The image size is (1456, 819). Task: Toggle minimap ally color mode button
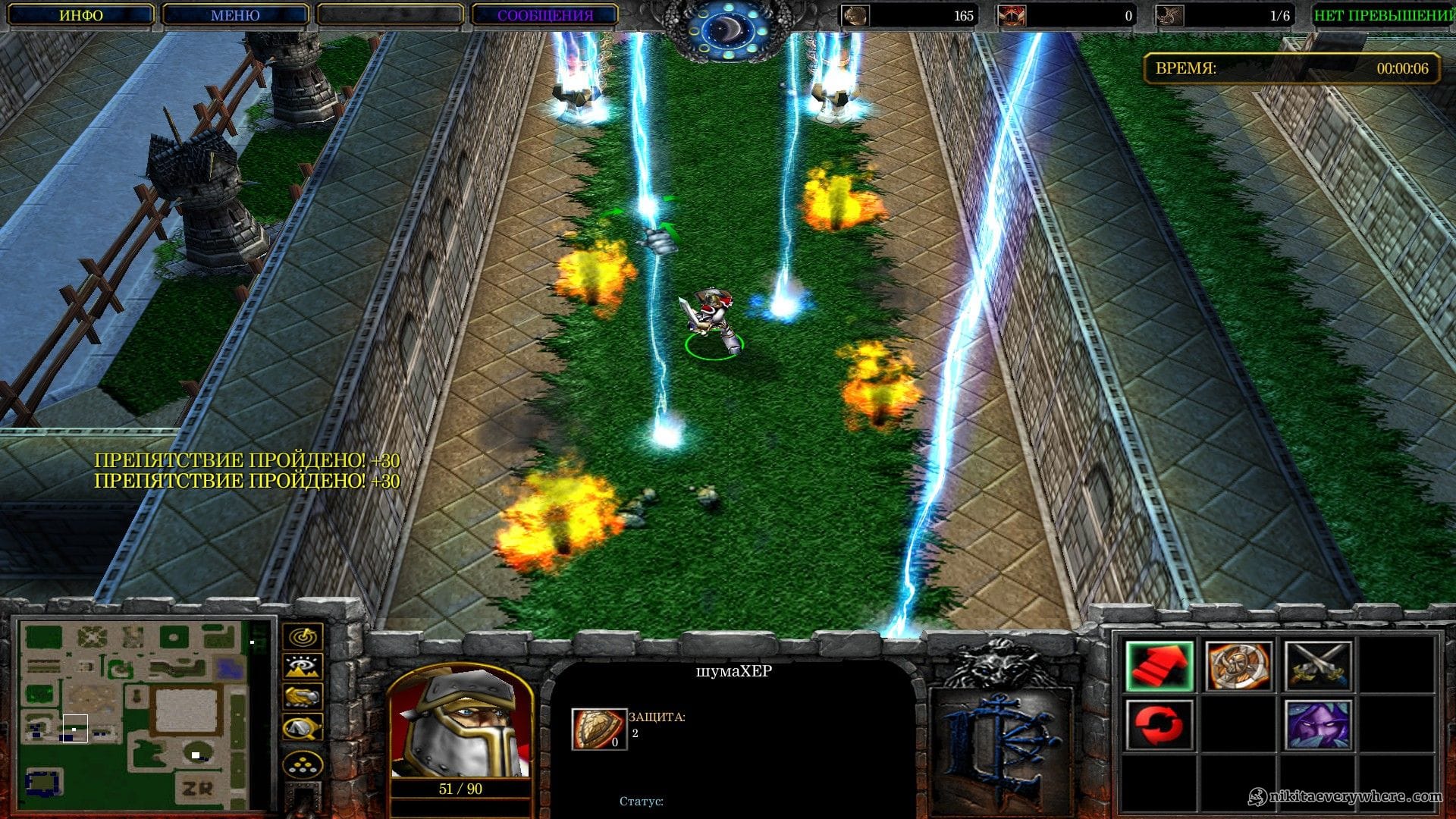[303, 697]
